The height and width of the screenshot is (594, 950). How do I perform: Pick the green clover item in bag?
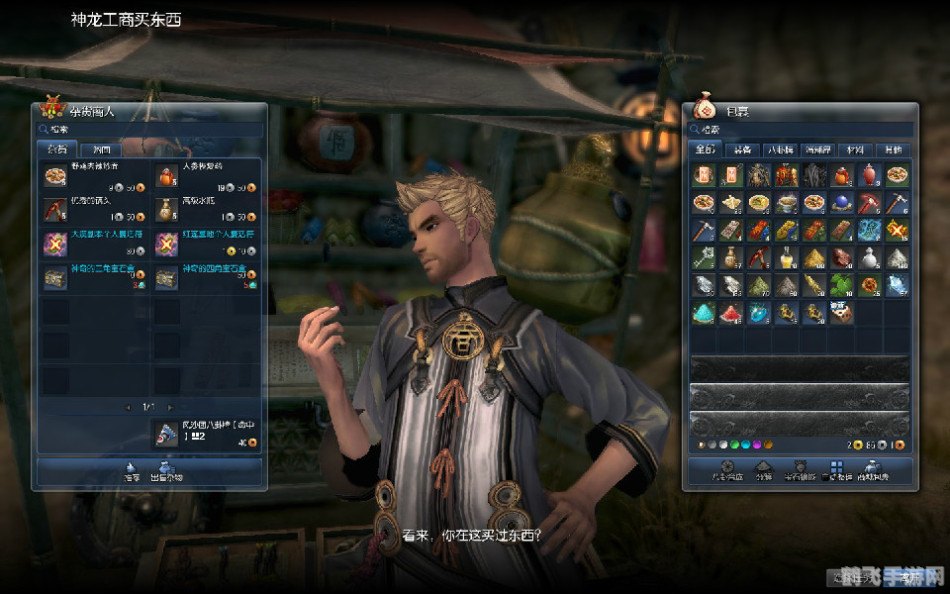click(843, 285)
